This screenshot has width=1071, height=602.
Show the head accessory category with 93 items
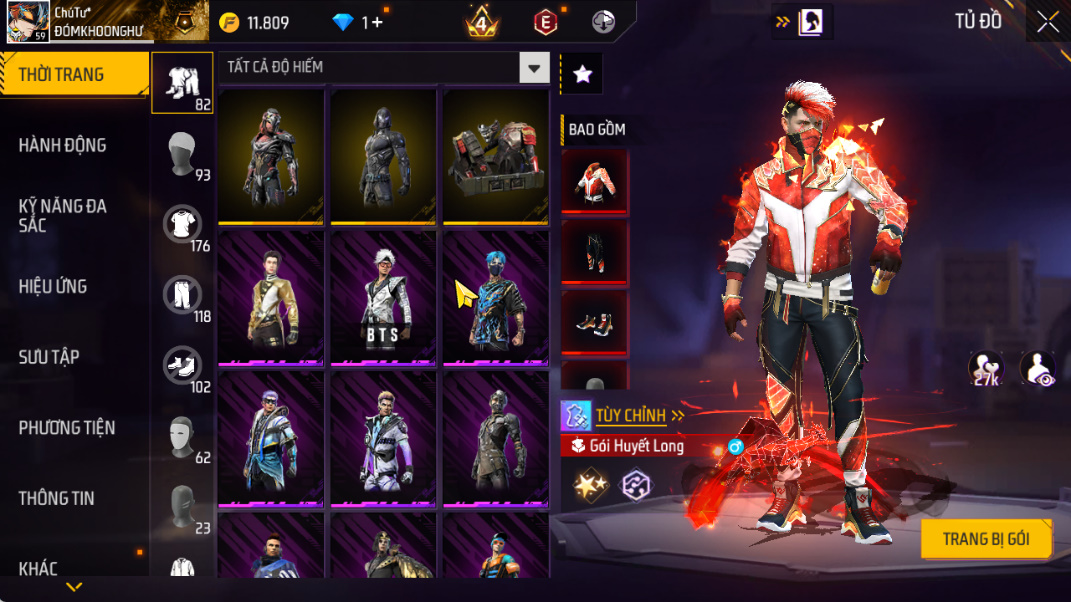(182, 155)
